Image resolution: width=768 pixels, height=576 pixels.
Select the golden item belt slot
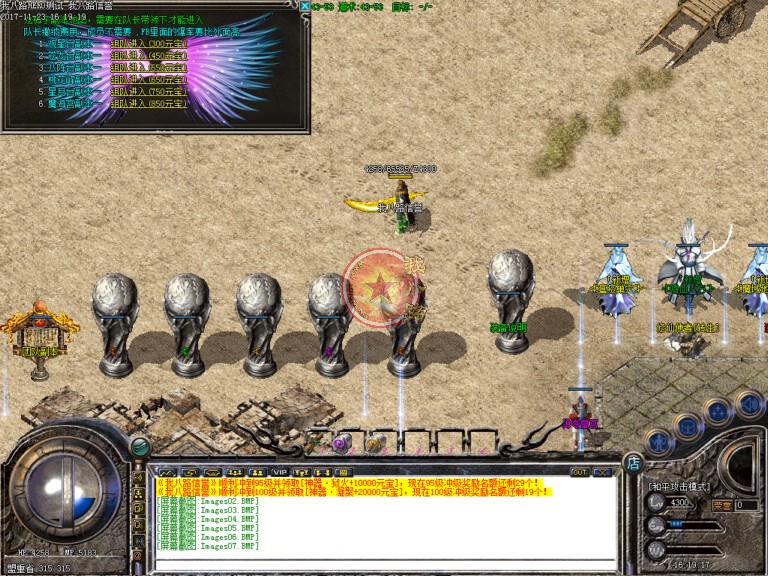click(x=373, y=443)
